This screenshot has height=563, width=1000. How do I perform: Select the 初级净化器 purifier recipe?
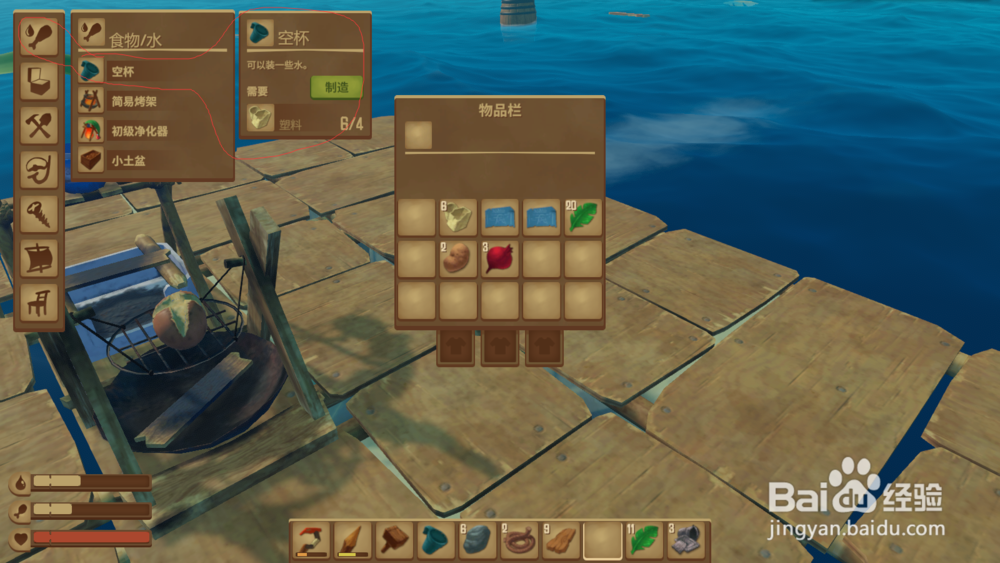click(140, 131)
